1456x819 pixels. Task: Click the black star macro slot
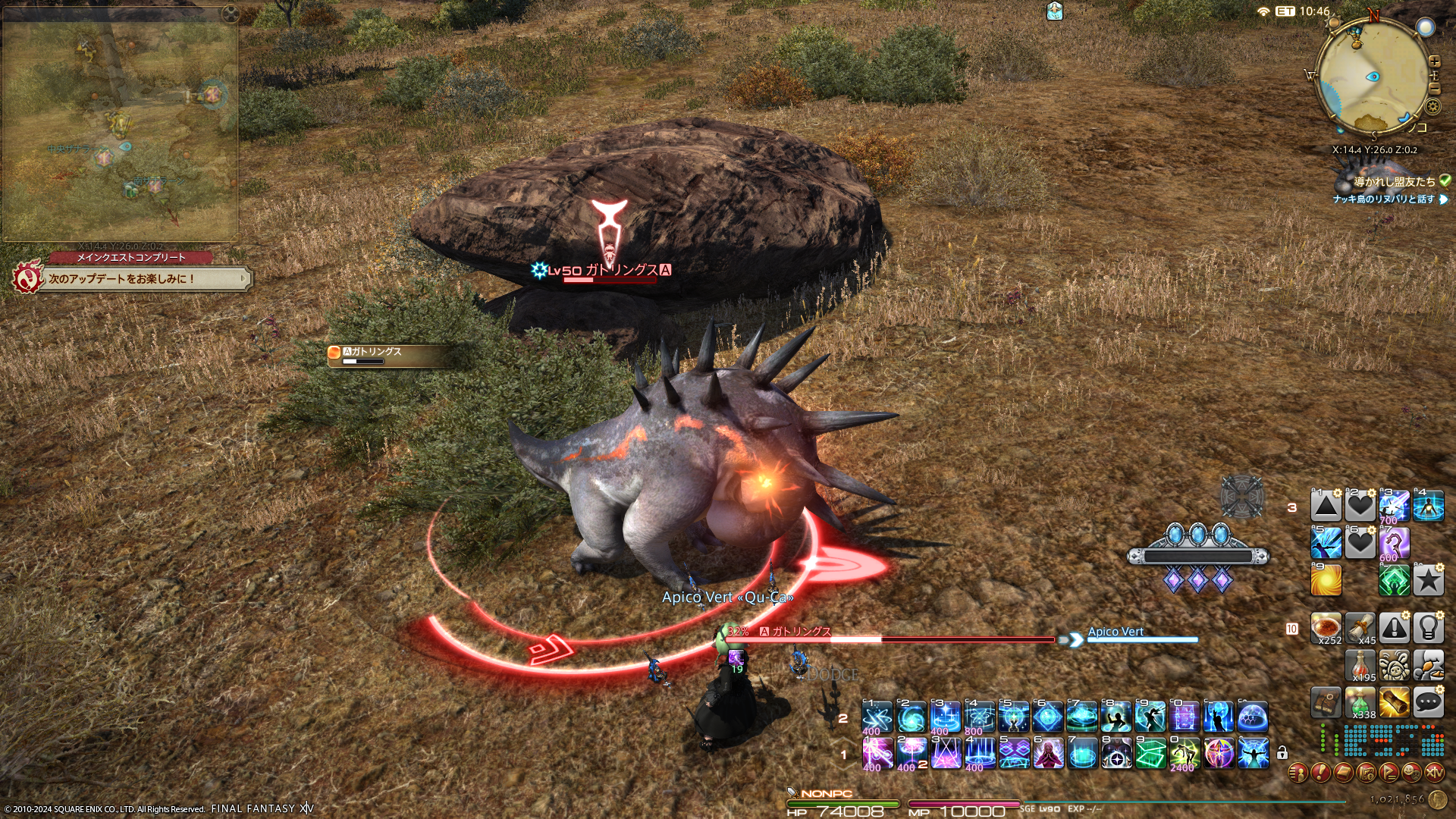1428,581
